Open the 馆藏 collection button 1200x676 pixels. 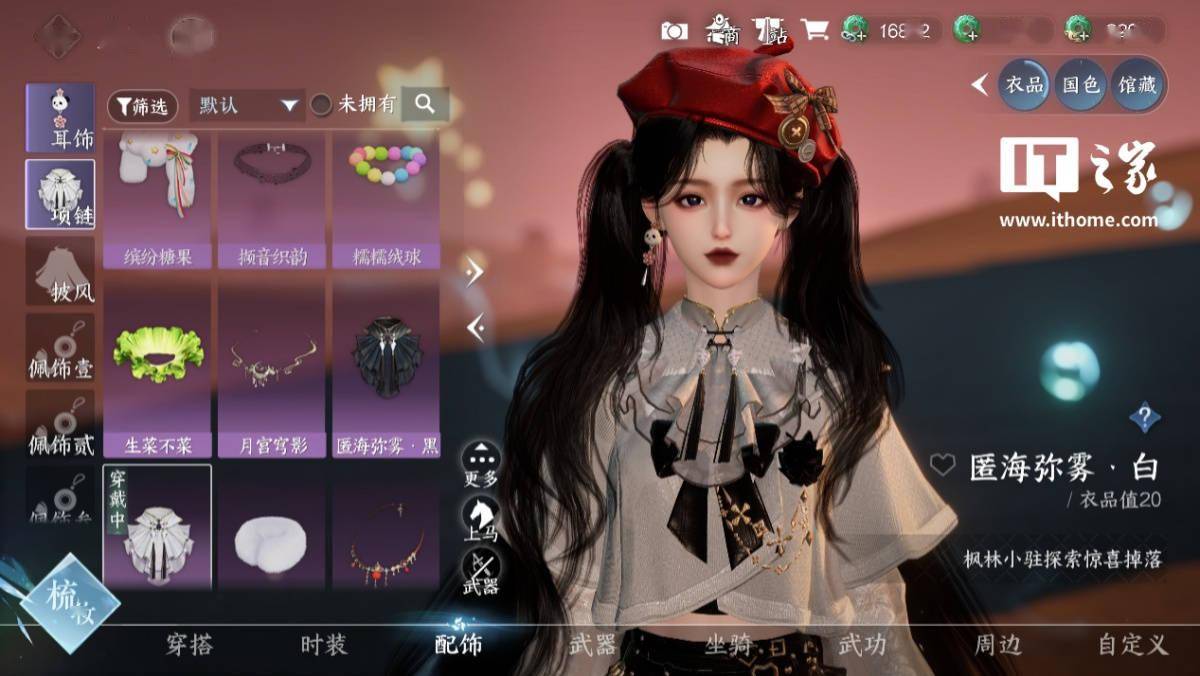[x=1136, y=85]
